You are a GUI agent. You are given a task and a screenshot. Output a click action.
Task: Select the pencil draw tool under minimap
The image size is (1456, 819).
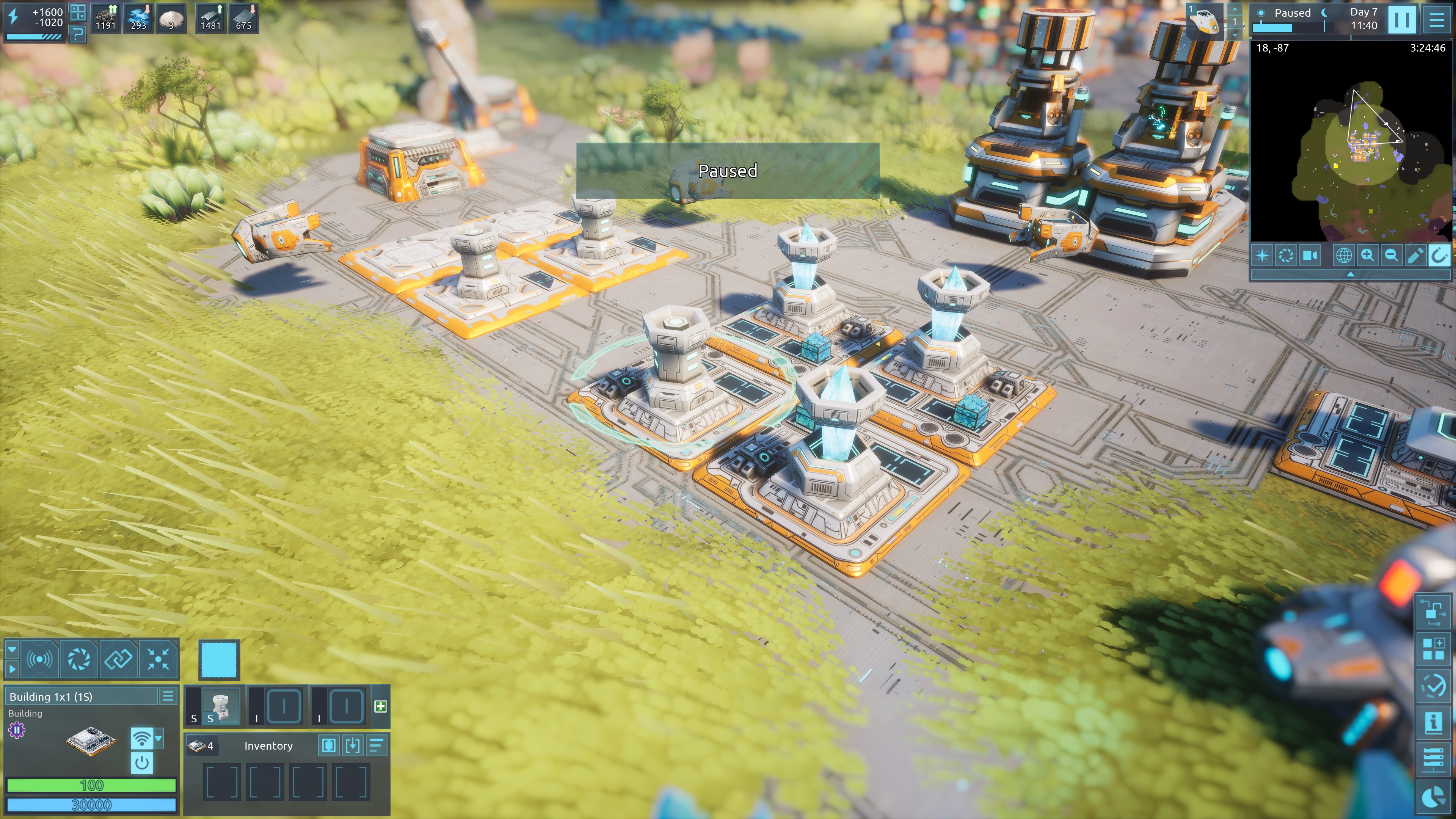[1414, 256]
